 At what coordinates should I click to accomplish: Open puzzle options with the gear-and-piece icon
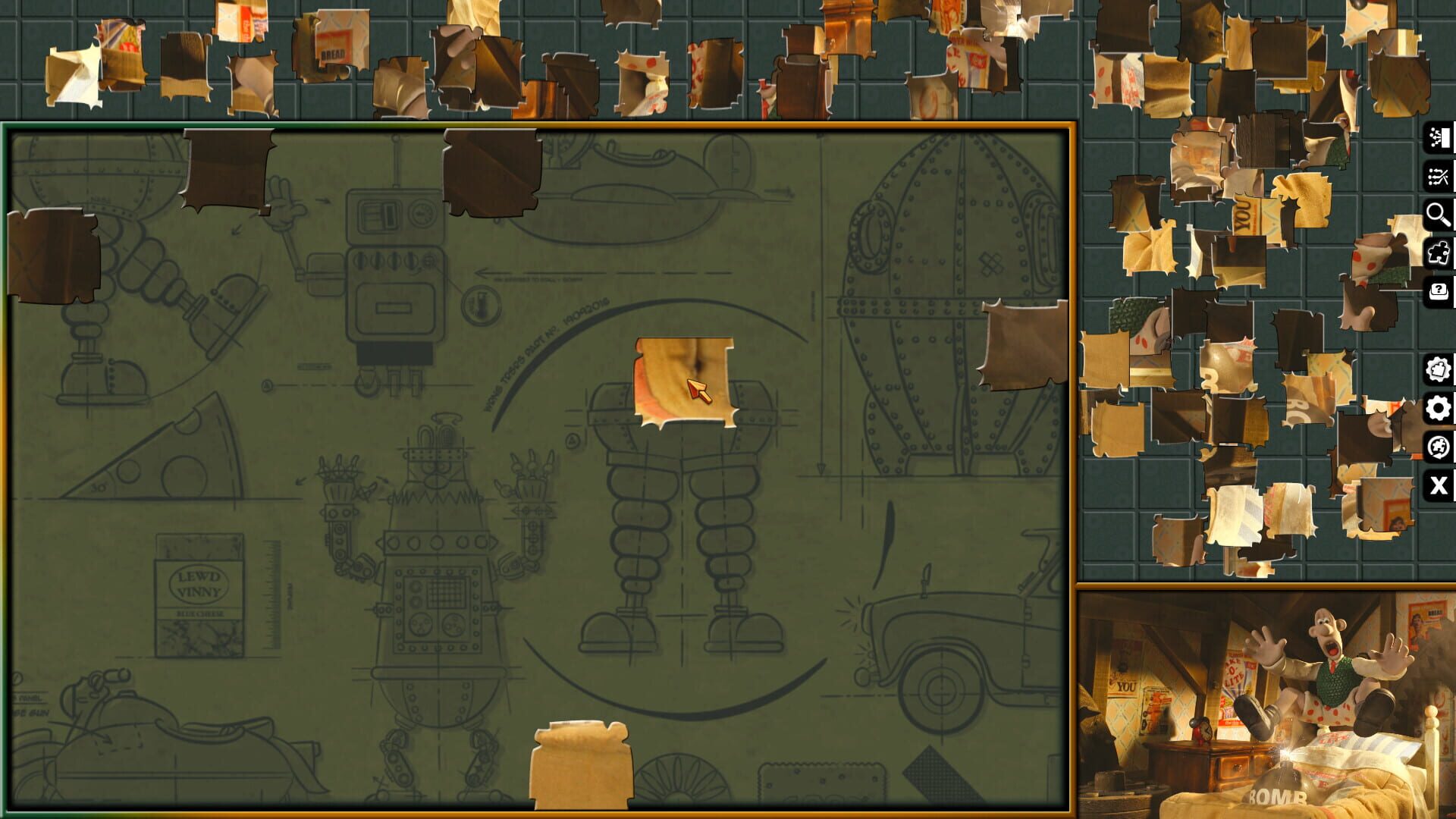(x=1439, y=370)
